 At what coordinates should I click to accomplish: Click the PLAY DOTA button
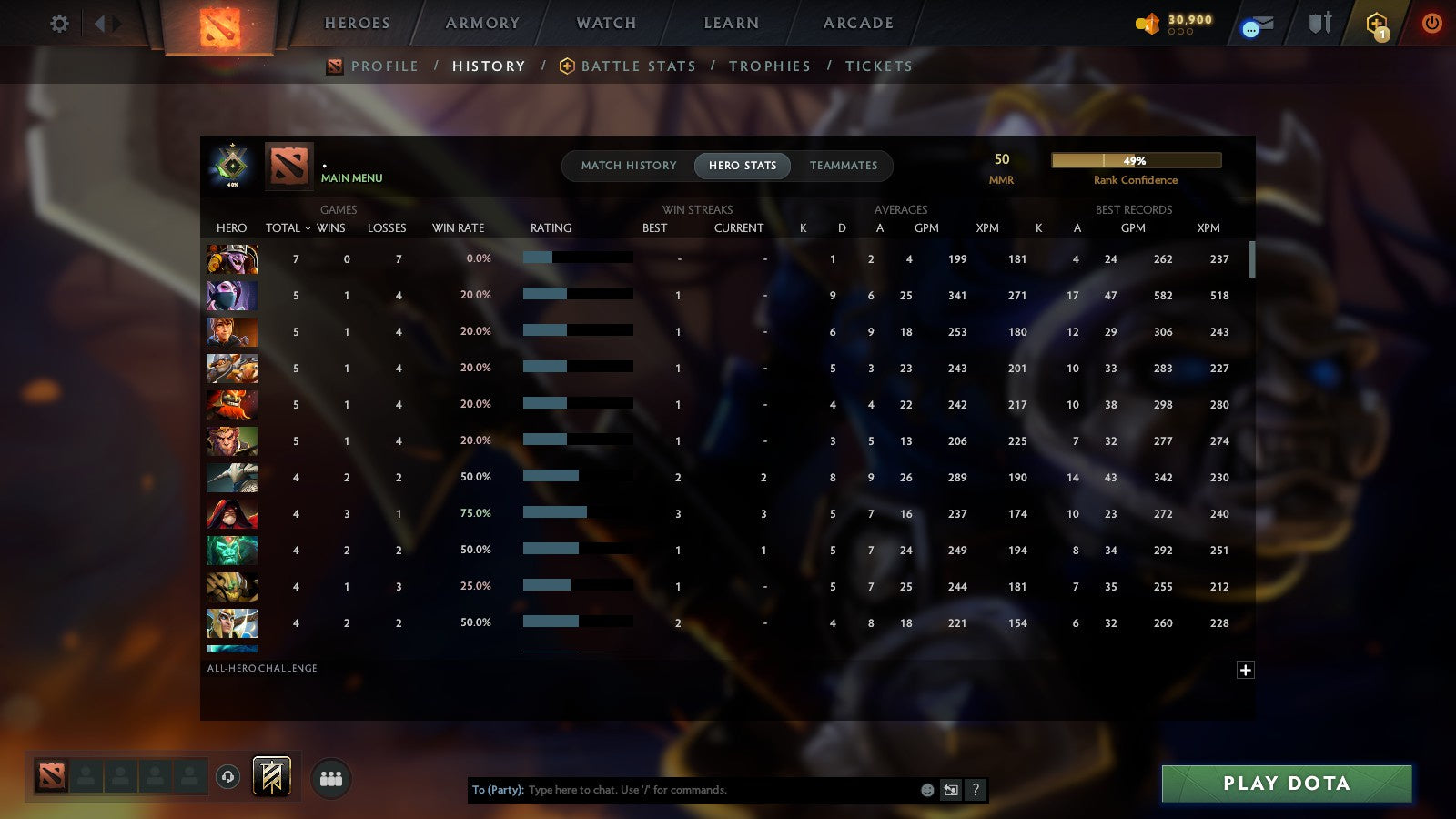[1286, 783]
